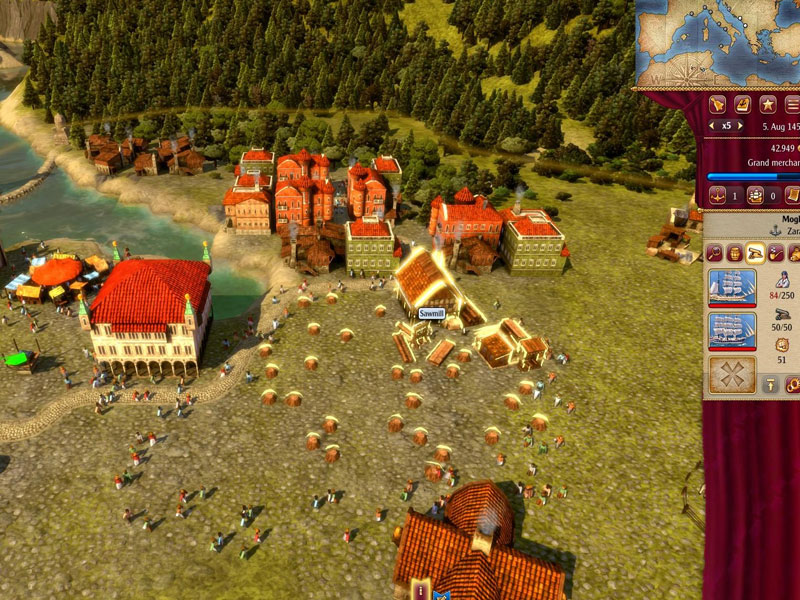Screen dimensions: 800x600
Task: Click the empty crossed ship slot
Action: [x=732, y=375]
